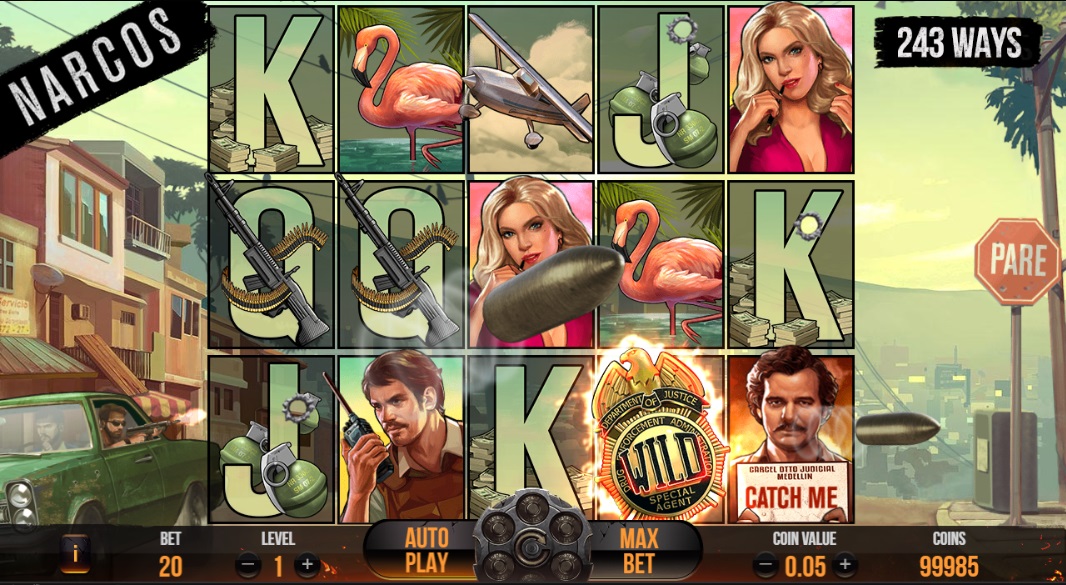
Task: Start Auto Play spins
Action: 426,550
